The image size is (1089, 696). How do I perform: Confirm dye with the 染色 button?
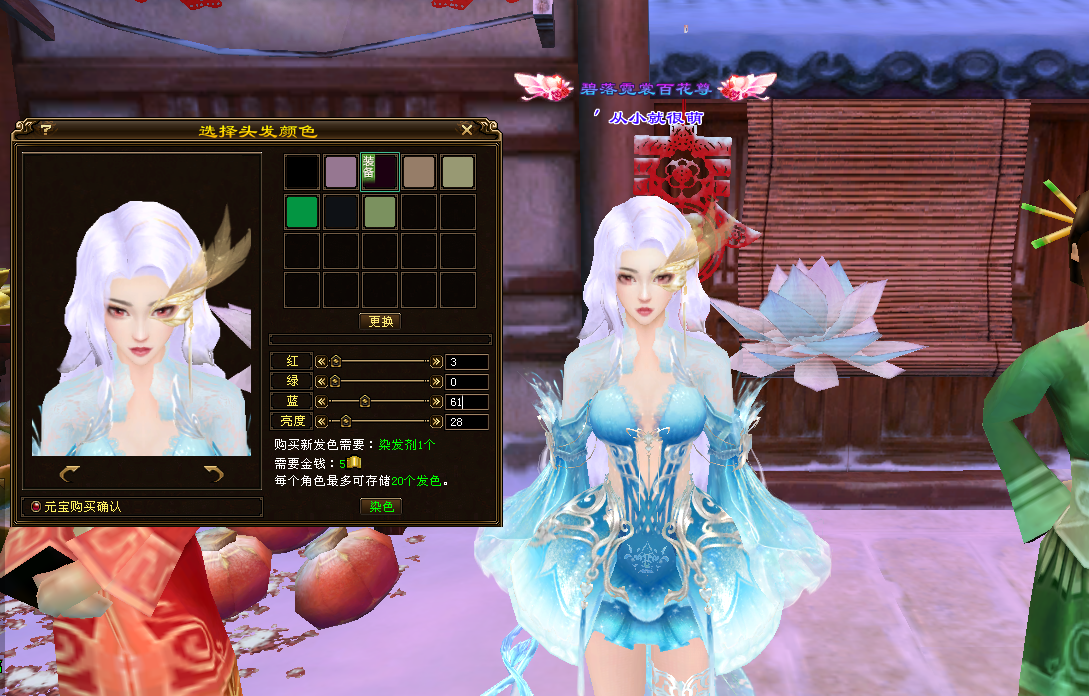(x=381, y=506)
